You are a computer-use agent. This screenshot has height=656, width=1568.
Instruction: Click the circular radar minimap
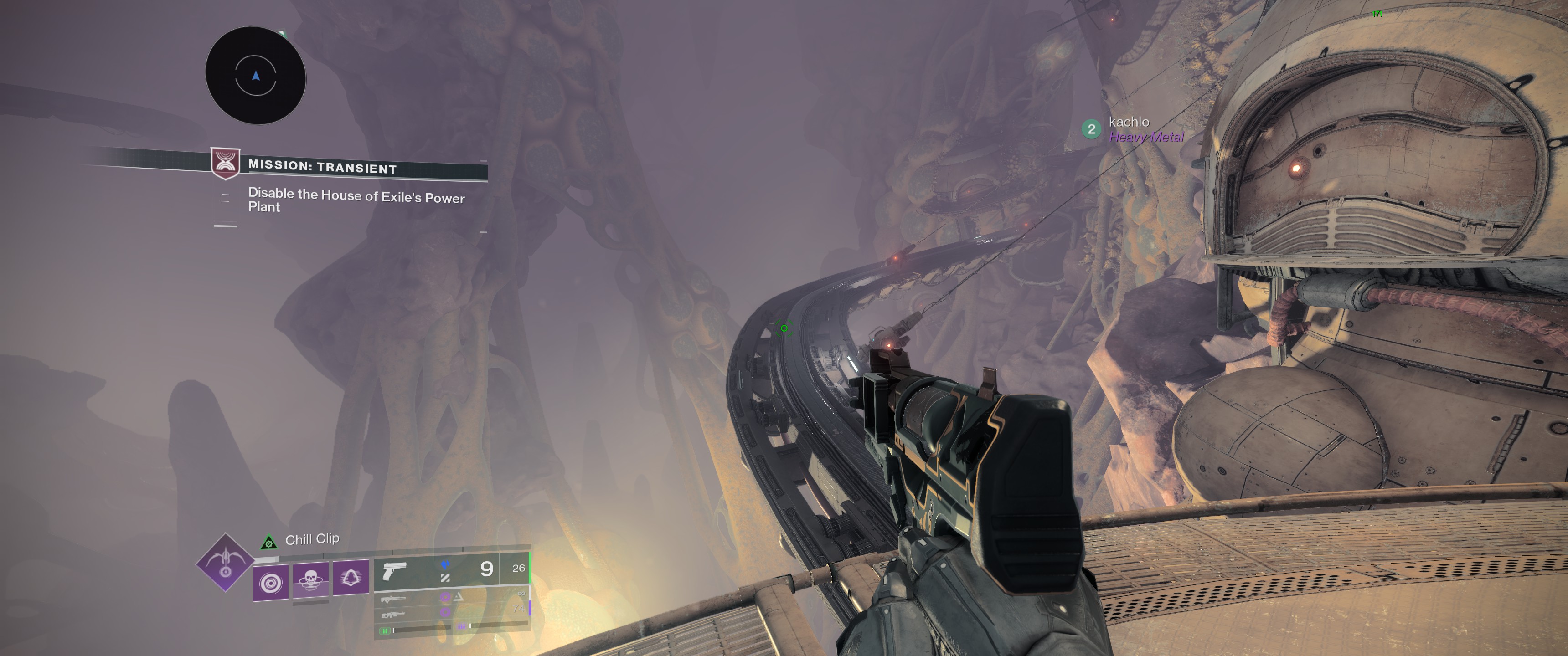click(x=256, y=76)
